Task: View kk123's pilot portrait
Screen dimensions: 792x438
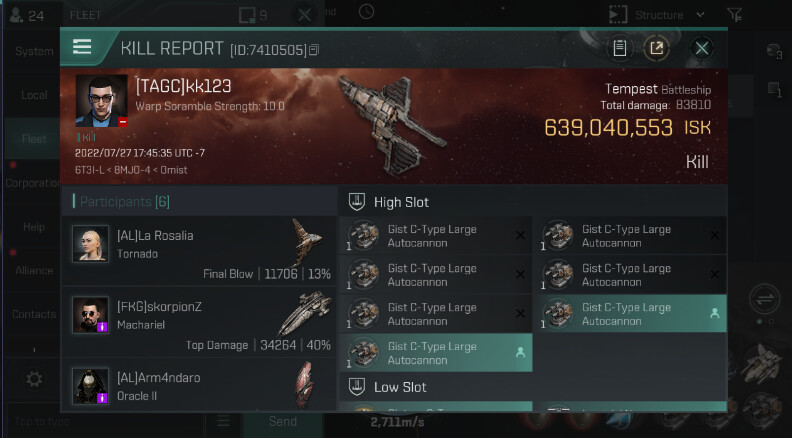Action: tap(101, 101)
